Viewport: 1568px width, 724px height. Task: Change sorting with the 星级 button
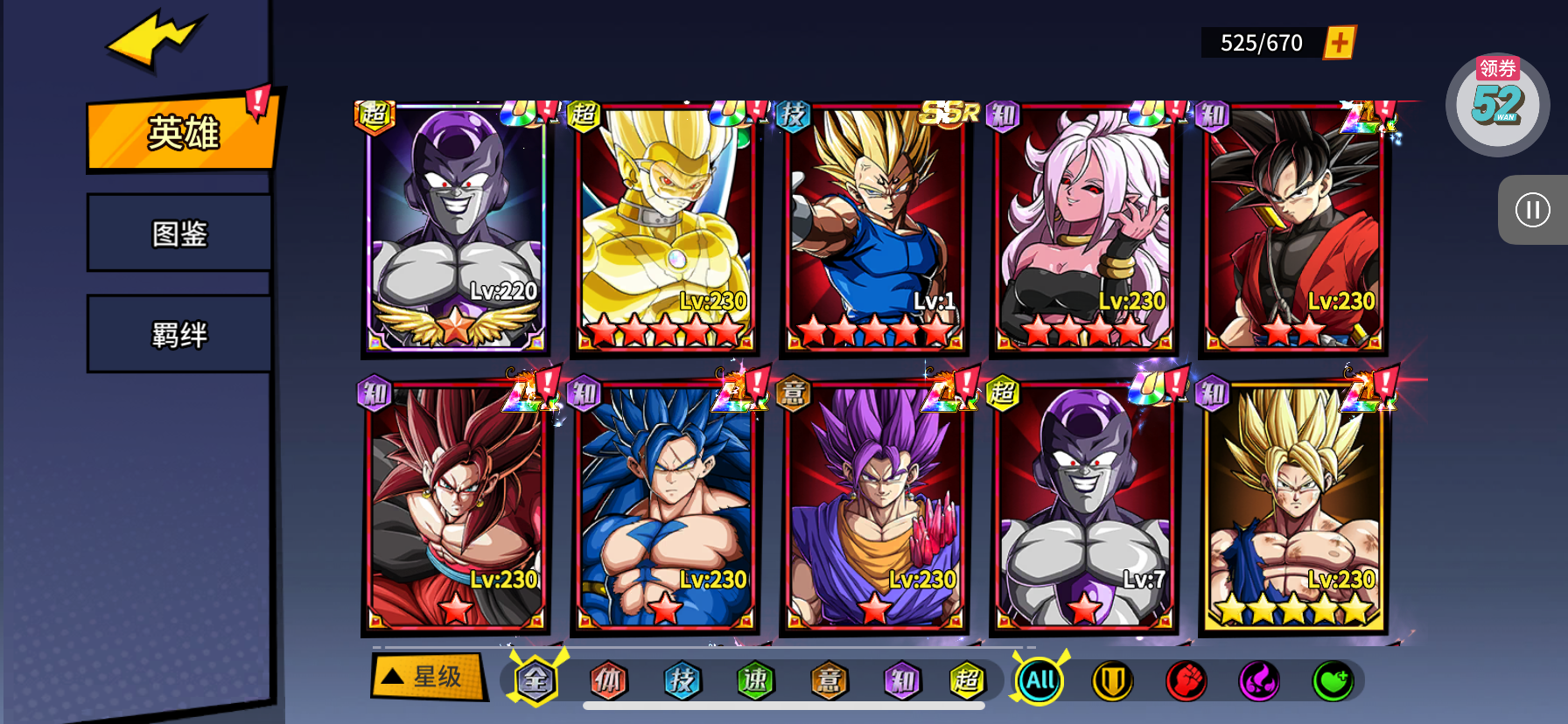tap(428, 677)
